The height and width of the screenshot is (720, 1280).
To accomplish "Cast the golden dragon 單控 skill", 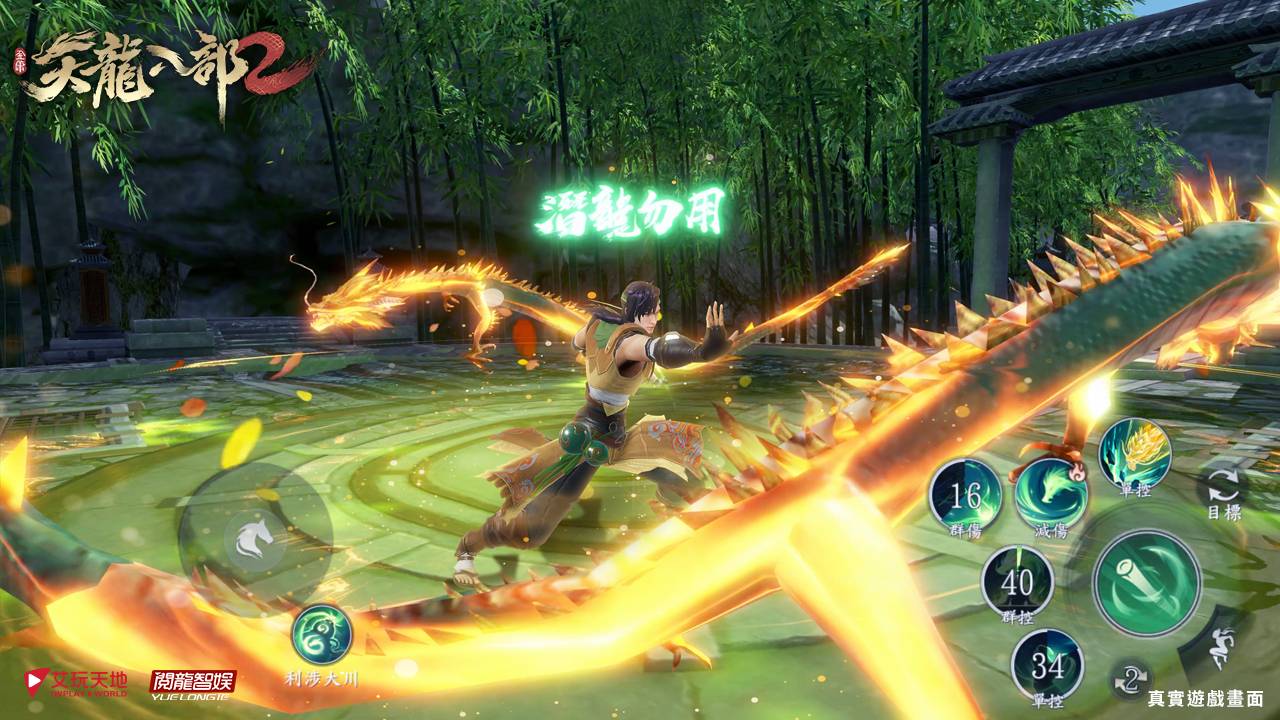I will point(1134,453).
